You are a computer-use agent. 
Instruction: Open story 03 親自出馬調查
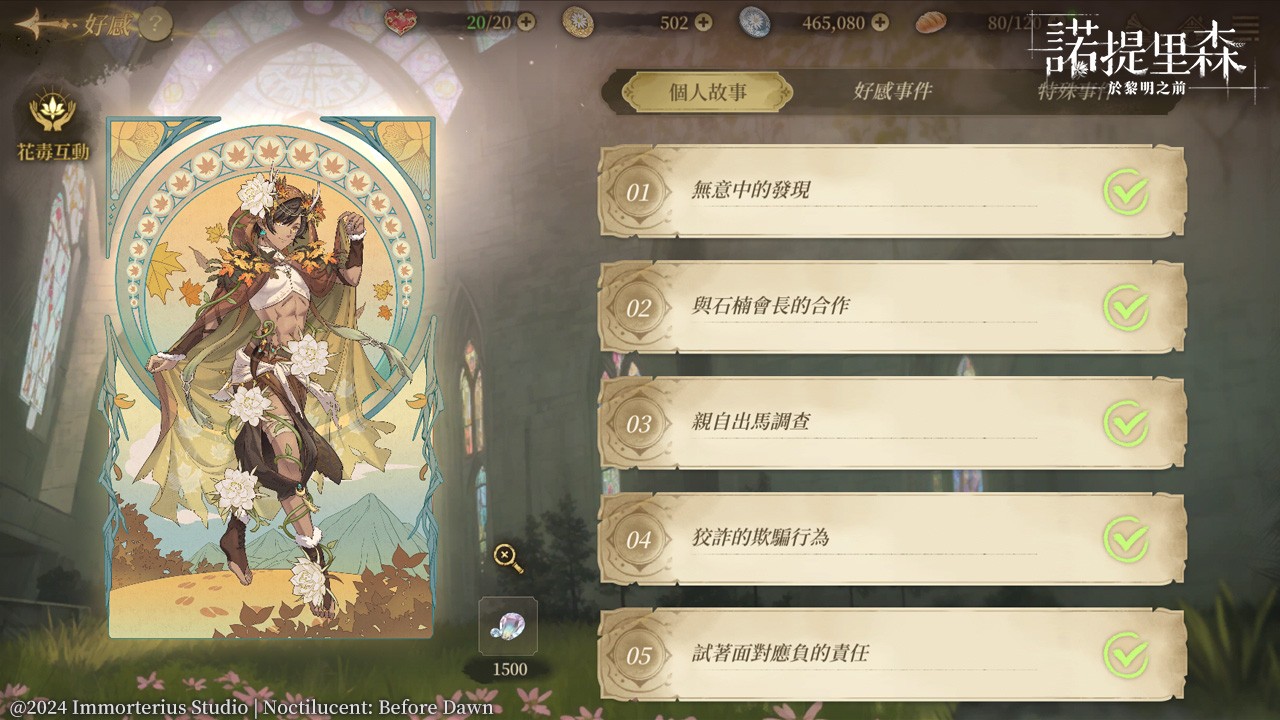pos(892,423)
